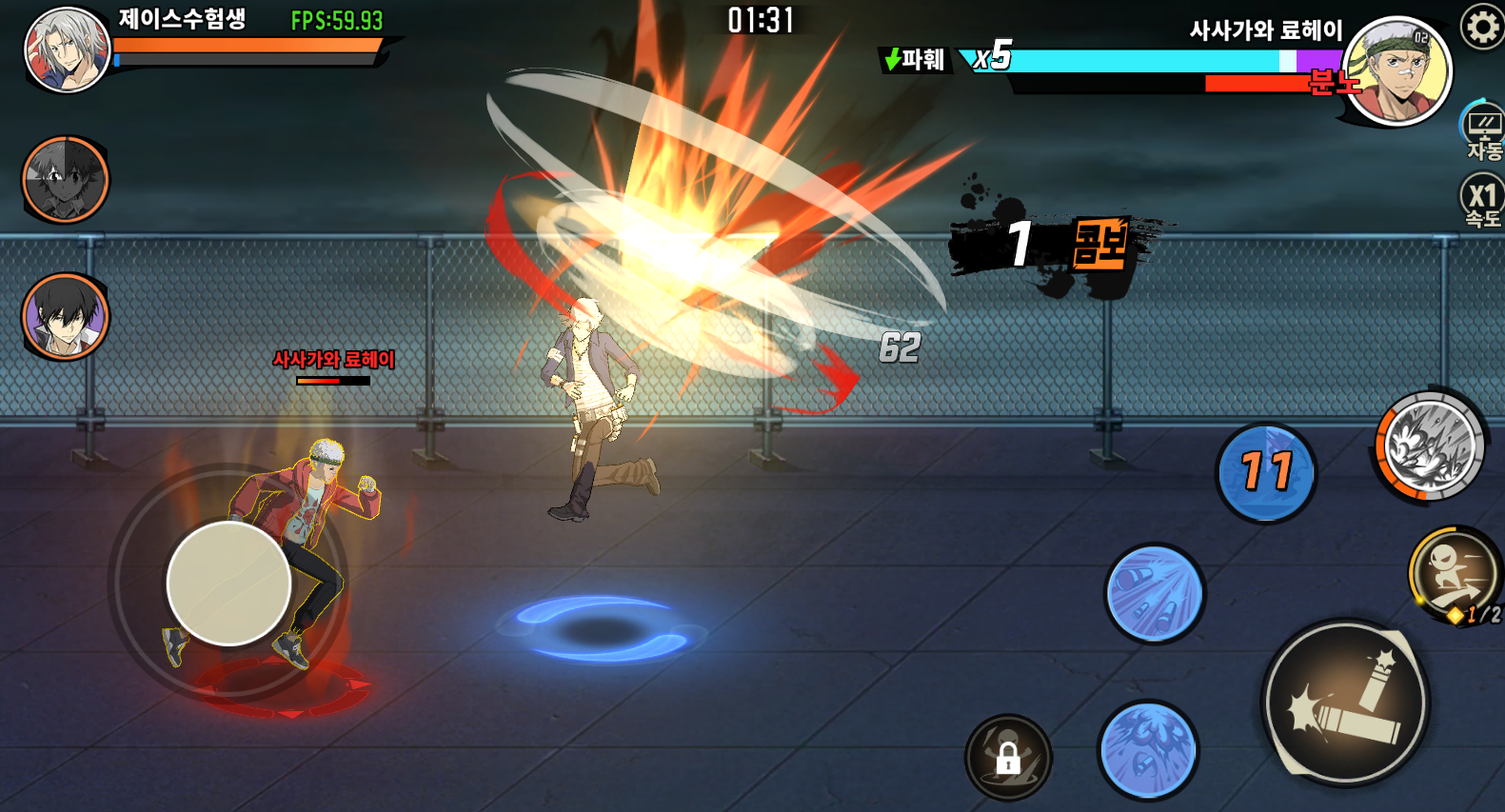Select the skill on cooldown showing 11
The height and width of the screenshot is (812, 1505).
(1266, 472)
